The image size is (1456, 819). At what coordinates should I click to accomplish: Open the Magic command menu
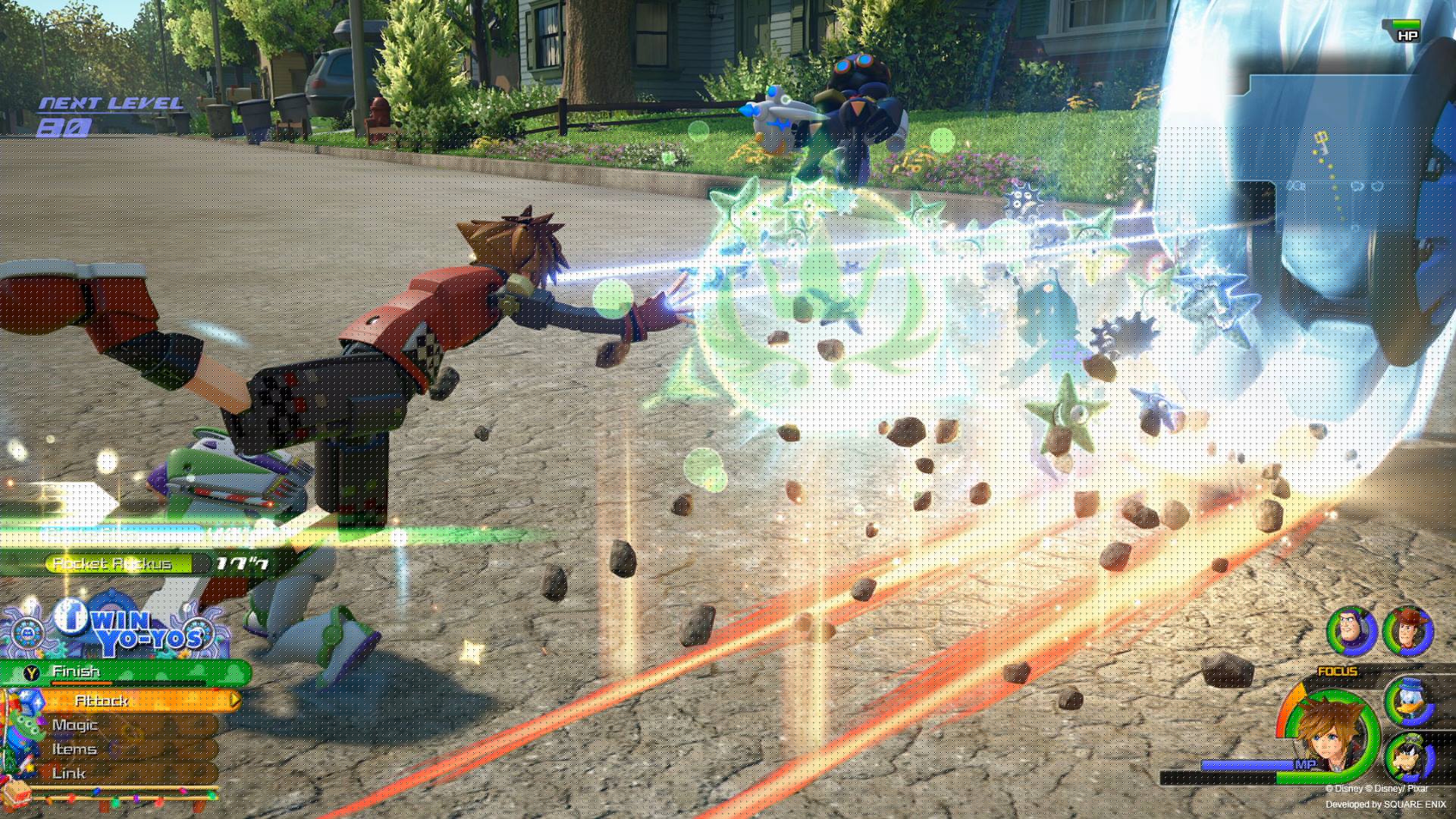coord(74,726)
